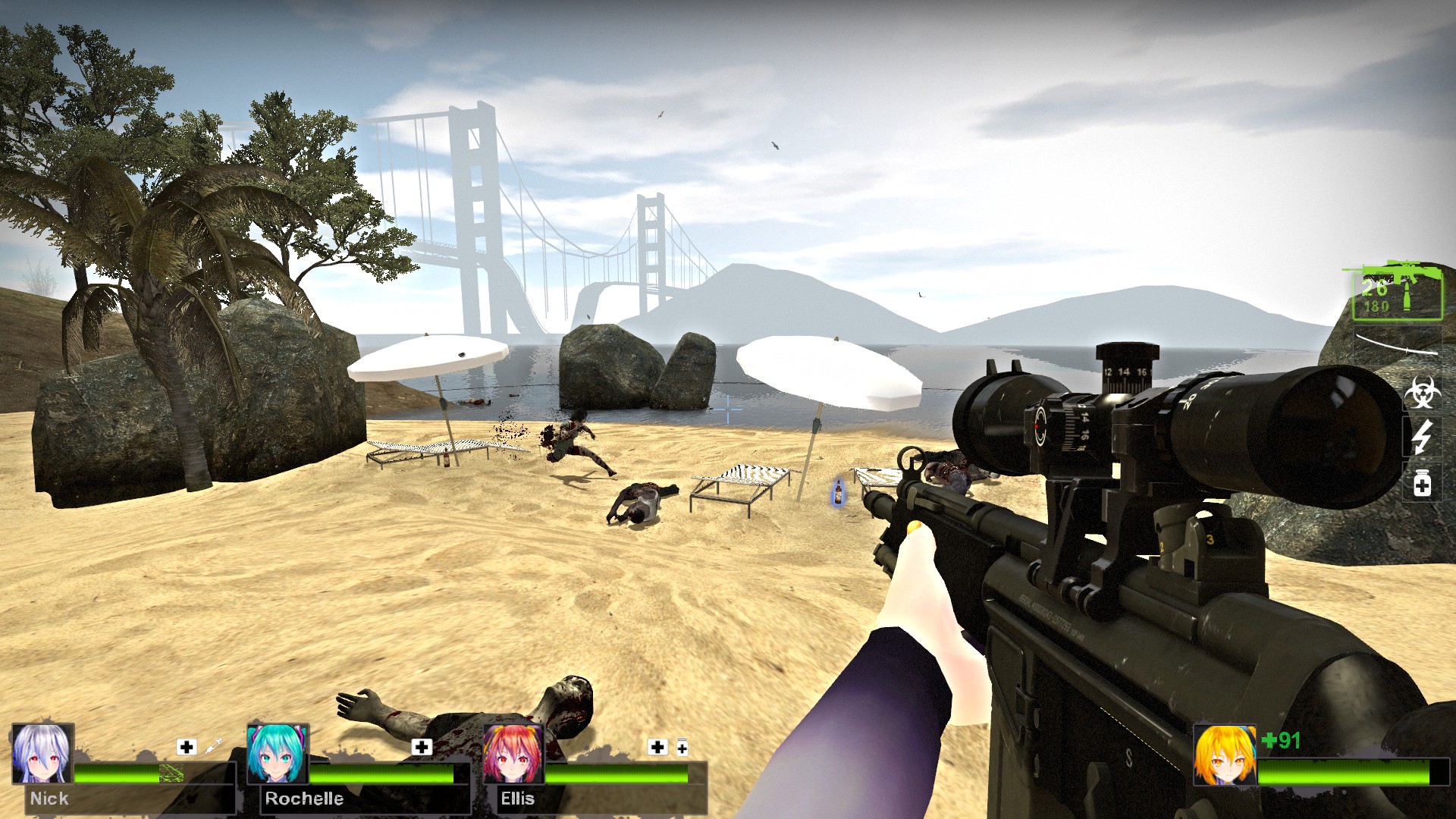Select the biohazard bile jar slot

[1422, 392]
